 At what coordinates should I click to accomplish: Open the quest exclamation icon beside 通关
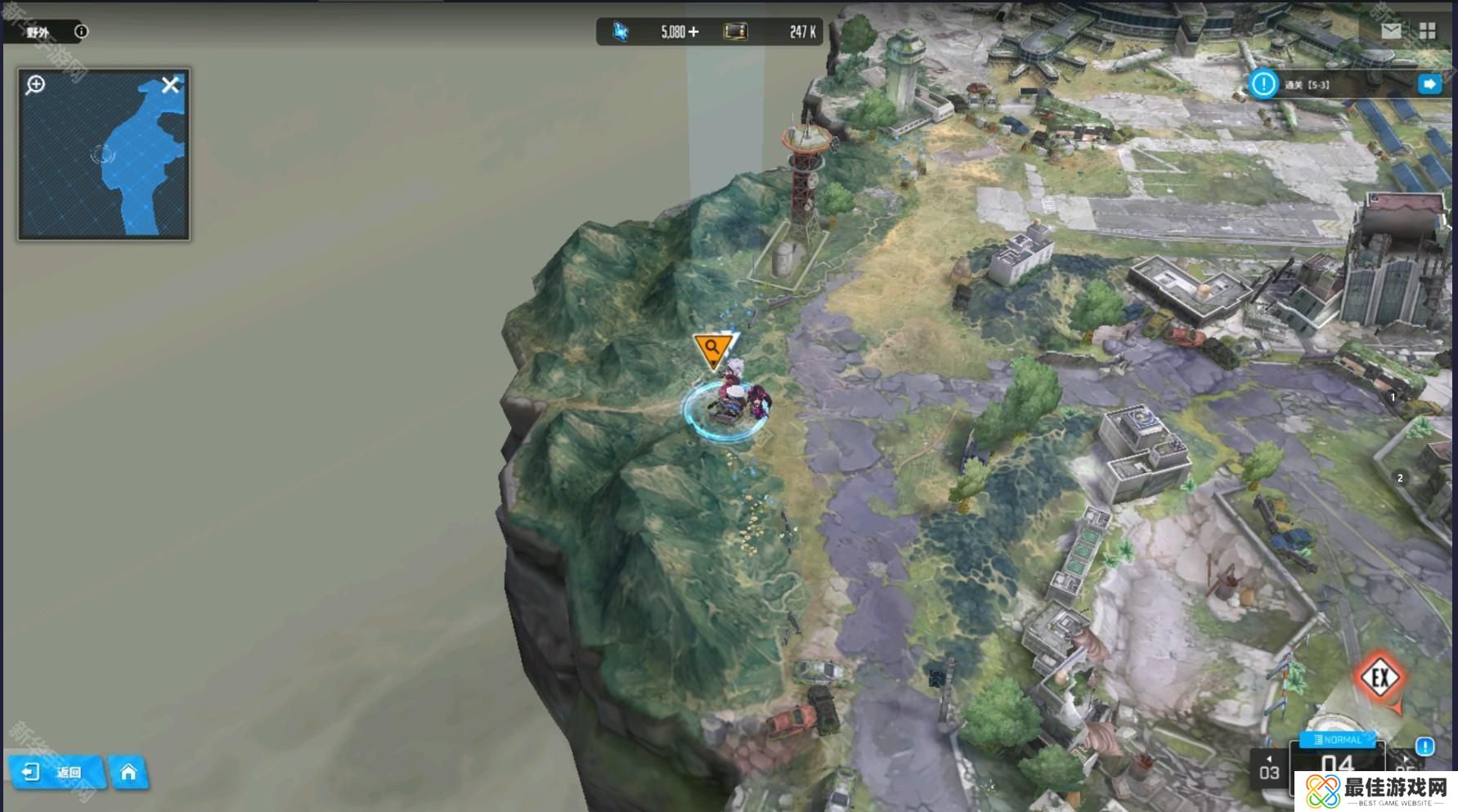click(1263, 83)
